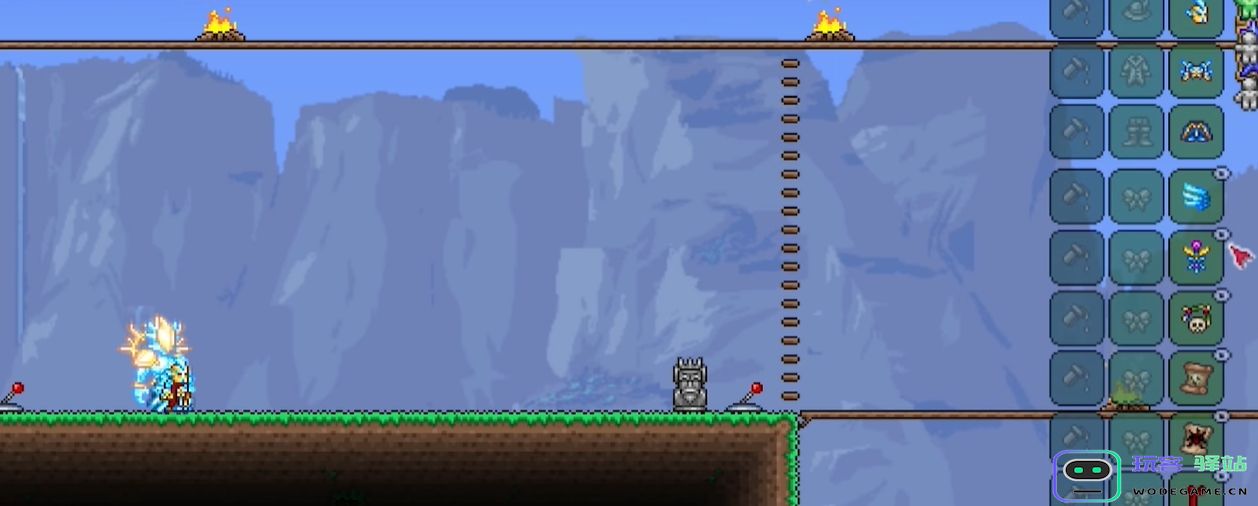Select the purple emblem accessory slot

1196,257
